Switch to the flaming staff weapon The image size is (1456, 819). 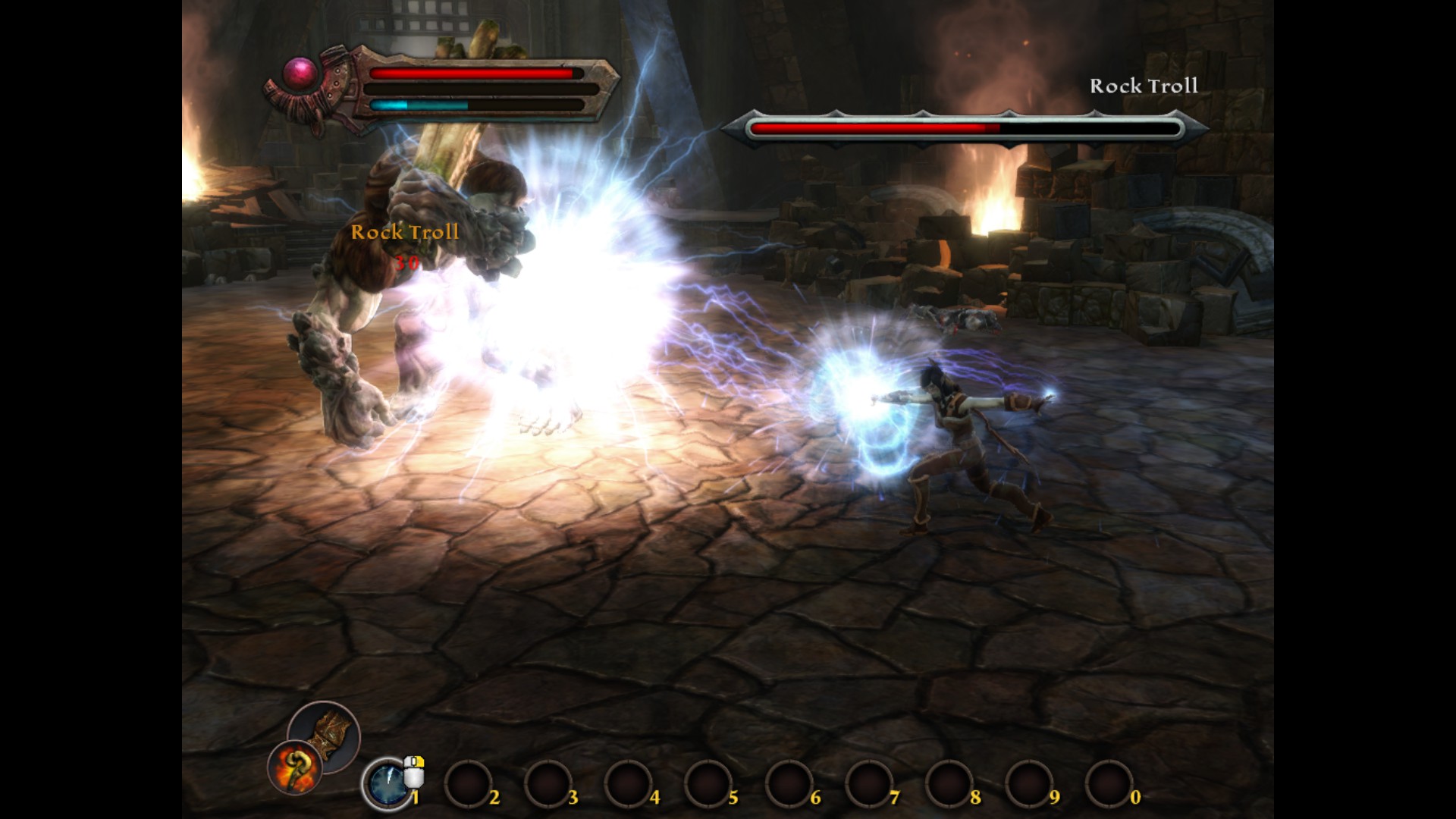pos(294,767)
